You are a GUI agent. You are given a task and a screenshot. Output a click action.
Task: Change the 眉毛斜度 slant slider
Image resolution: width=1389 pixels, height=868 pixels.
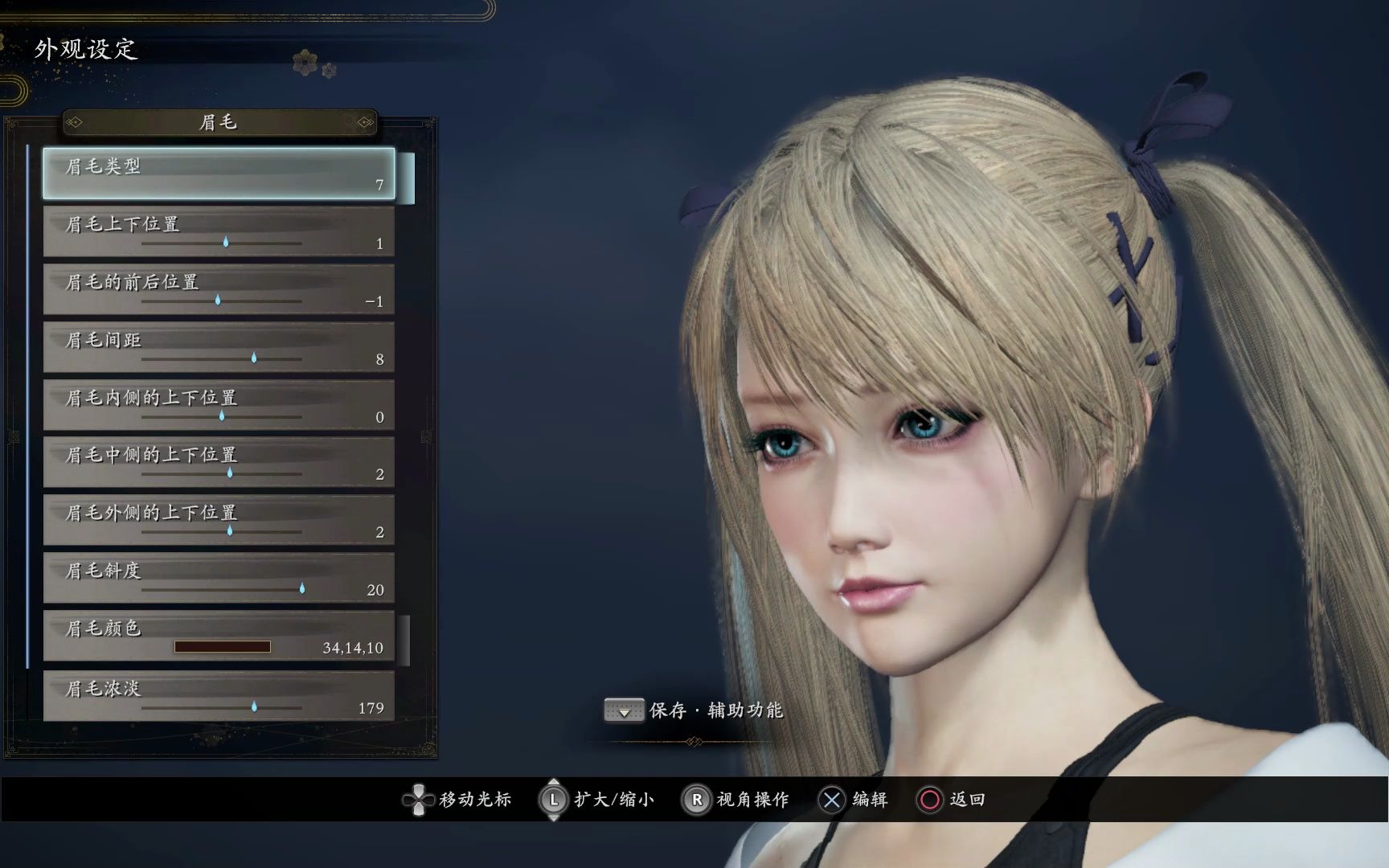[302, 589]
